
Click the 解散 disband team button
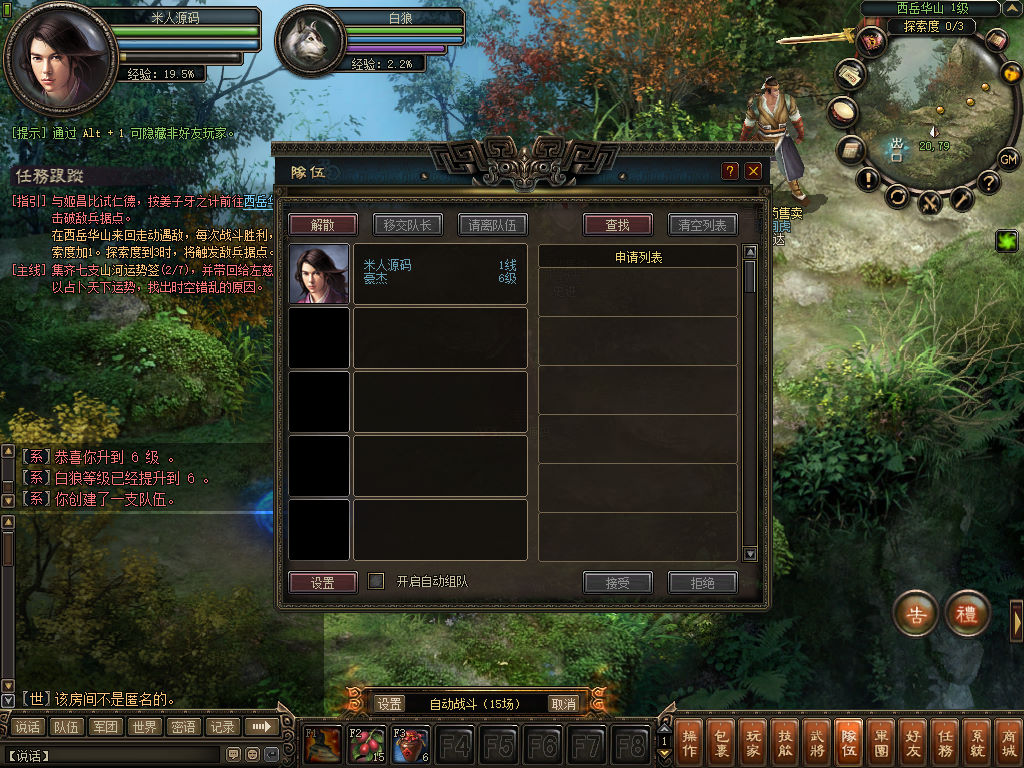point(322,225)
